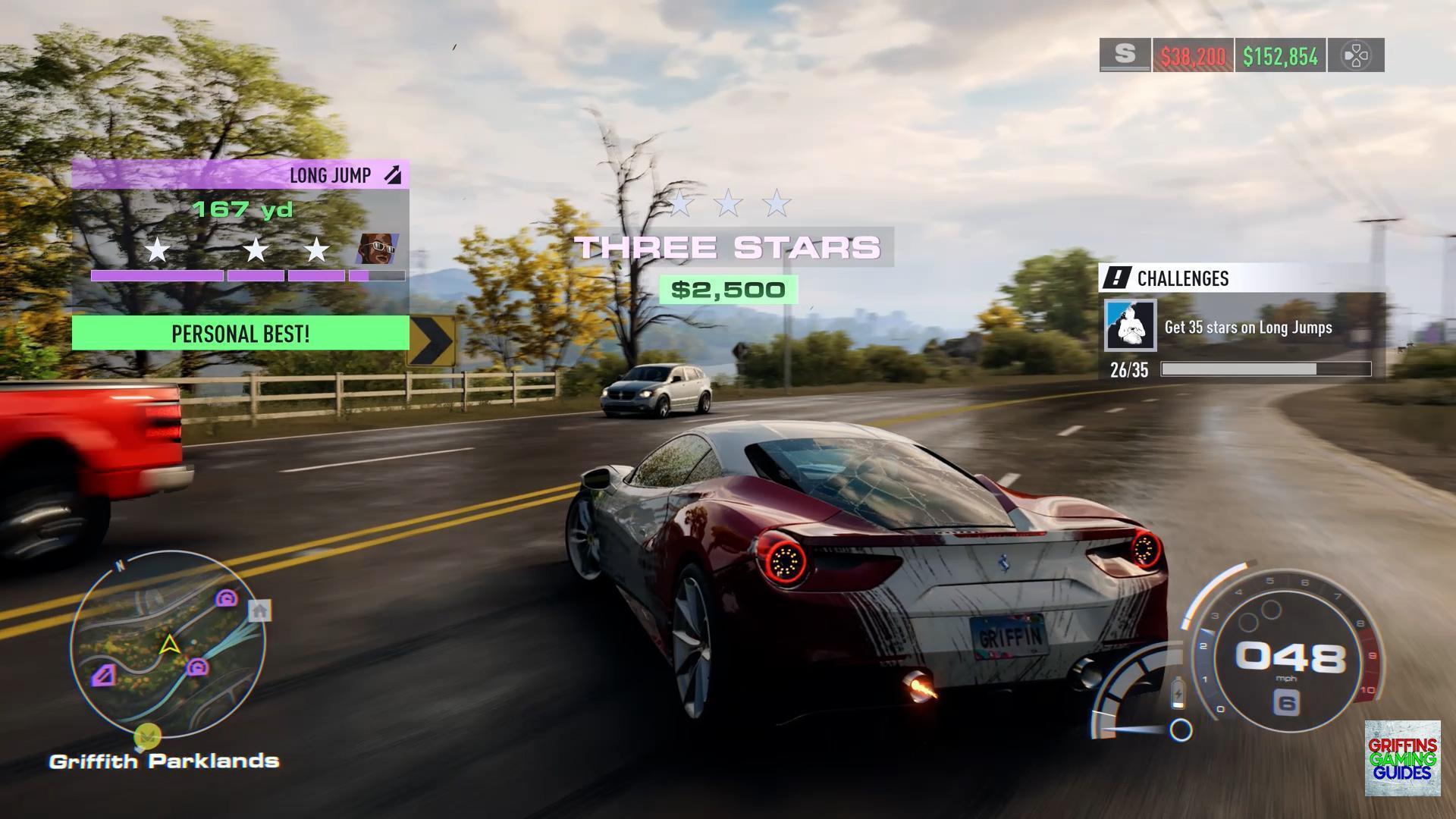Open the circular minimap
This screenshot has height=819, width=1456.
168,645
